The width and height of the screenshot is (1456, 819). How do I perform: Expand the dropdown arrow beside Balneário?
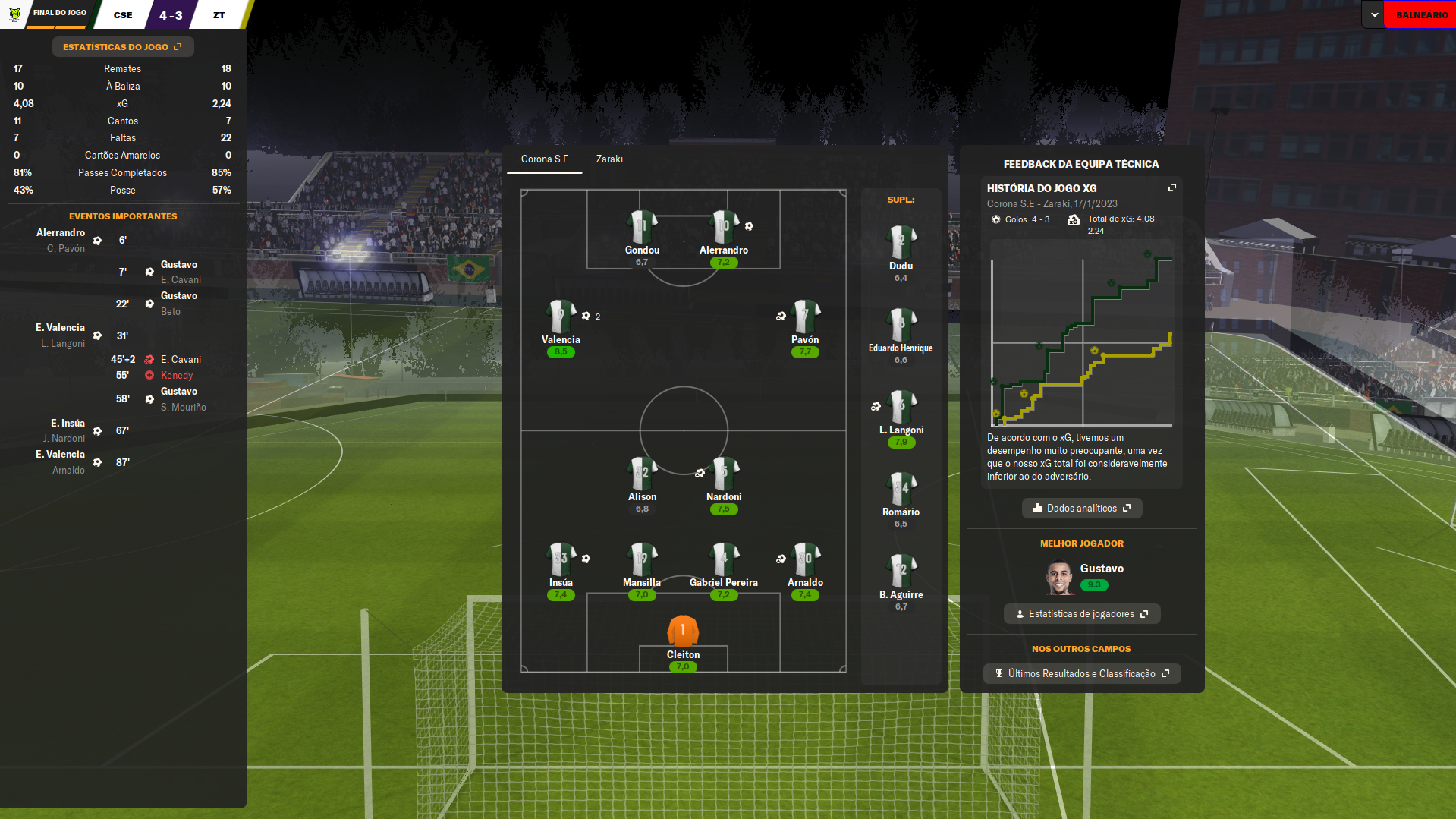click(1374, 15)
